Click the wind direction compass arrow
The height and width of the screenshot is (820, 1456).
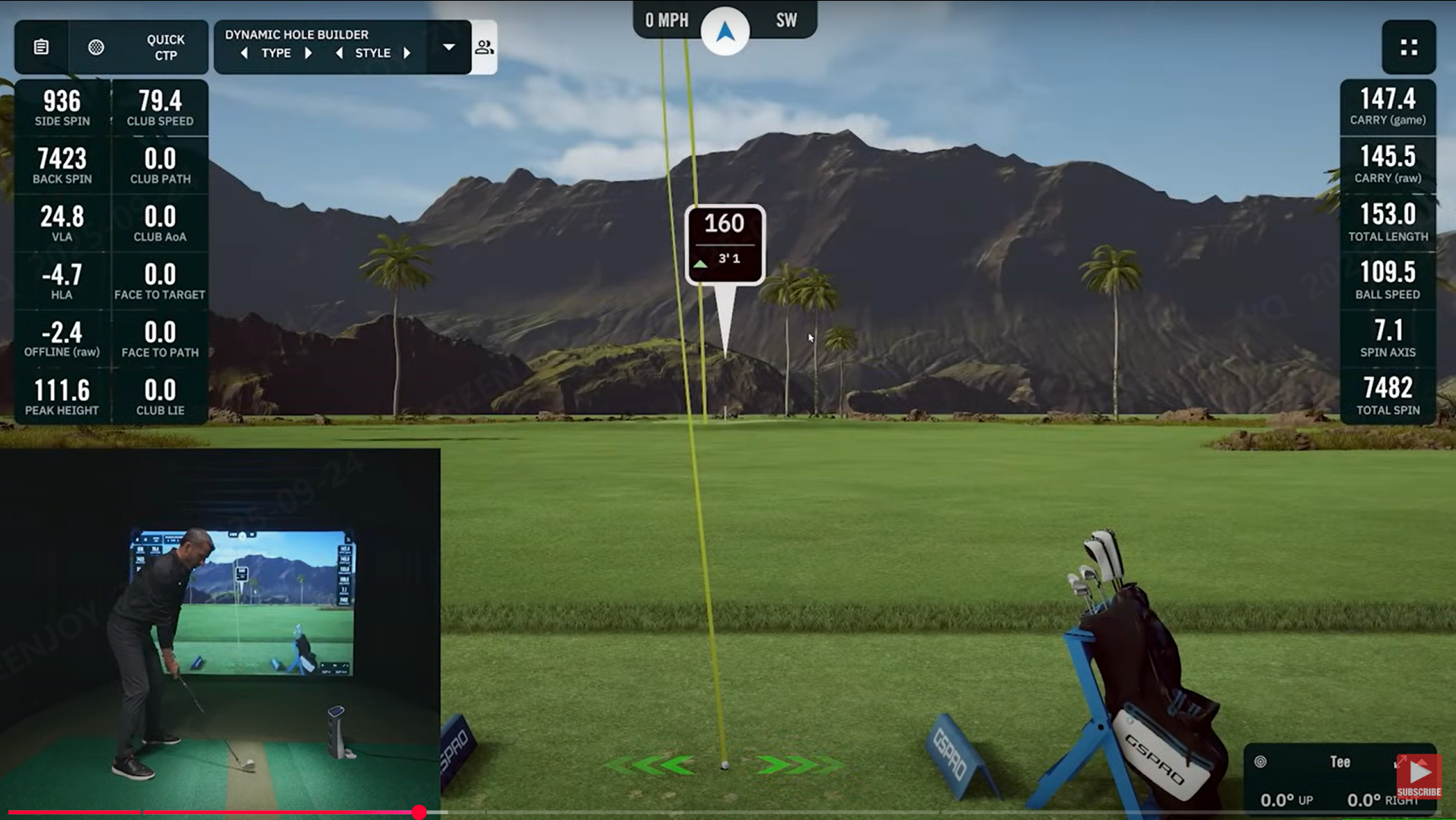pyautogui.click(x=725, y=31)
